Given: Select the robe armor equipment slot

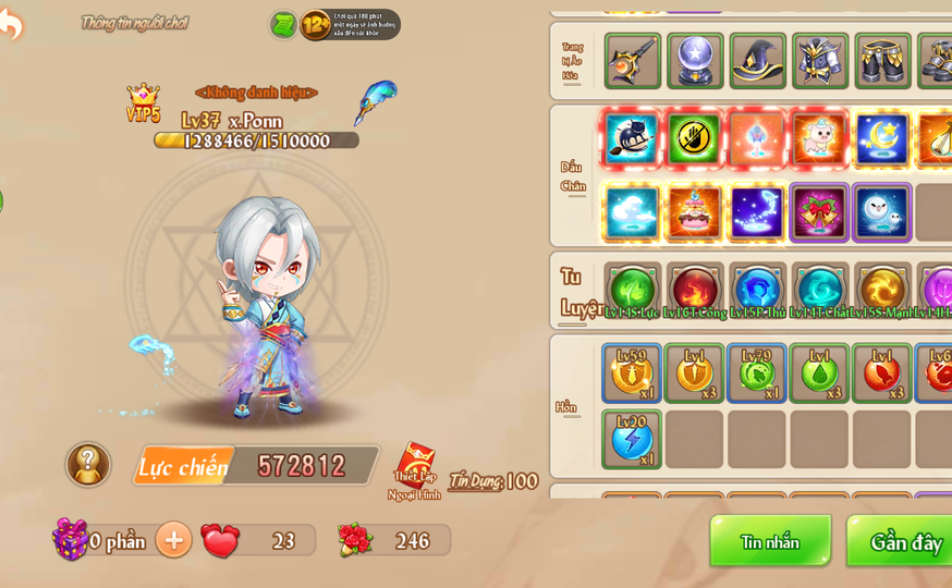Looking at the screenshot, I should [820, 61].
